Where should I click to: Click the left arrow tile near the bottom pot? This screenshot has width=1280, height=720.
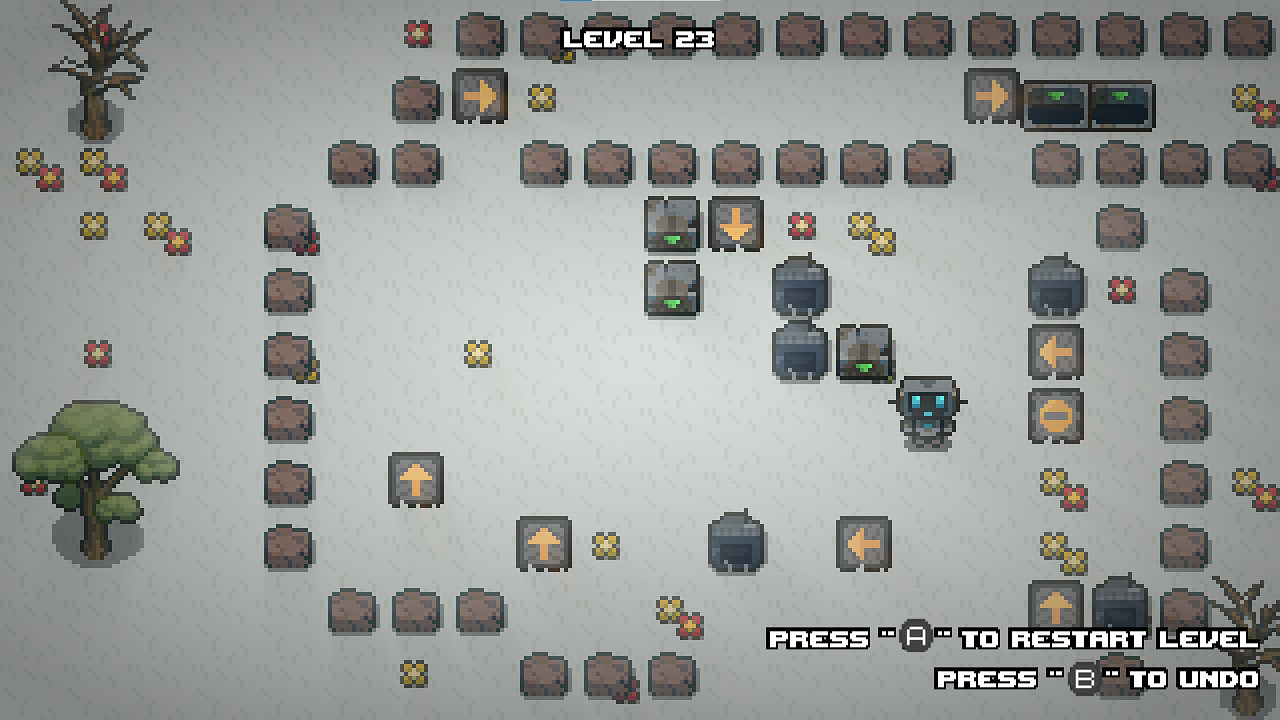click(863, 543)
